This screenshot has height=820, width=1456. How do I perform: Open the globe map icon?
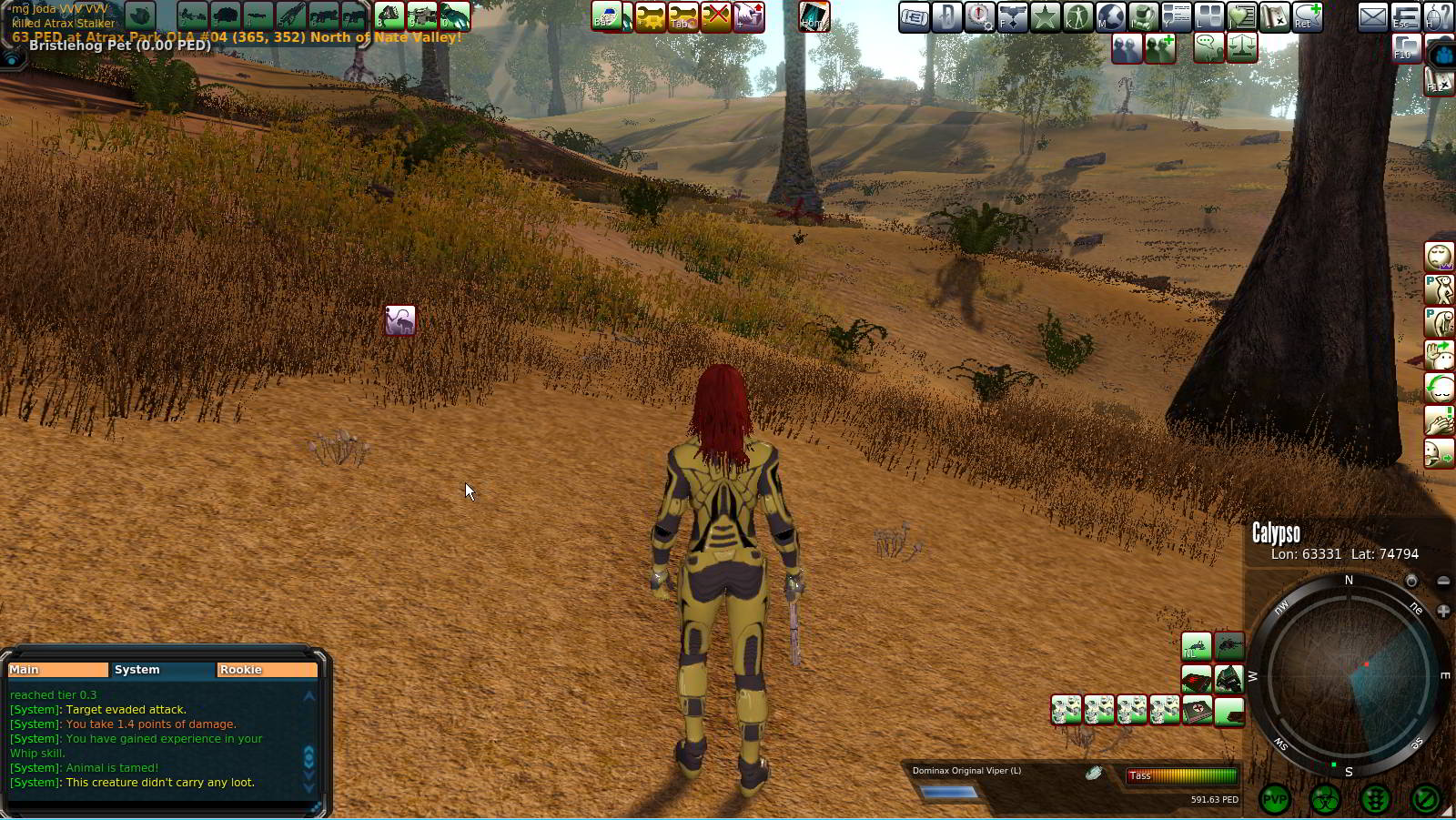click(1110, 16)
